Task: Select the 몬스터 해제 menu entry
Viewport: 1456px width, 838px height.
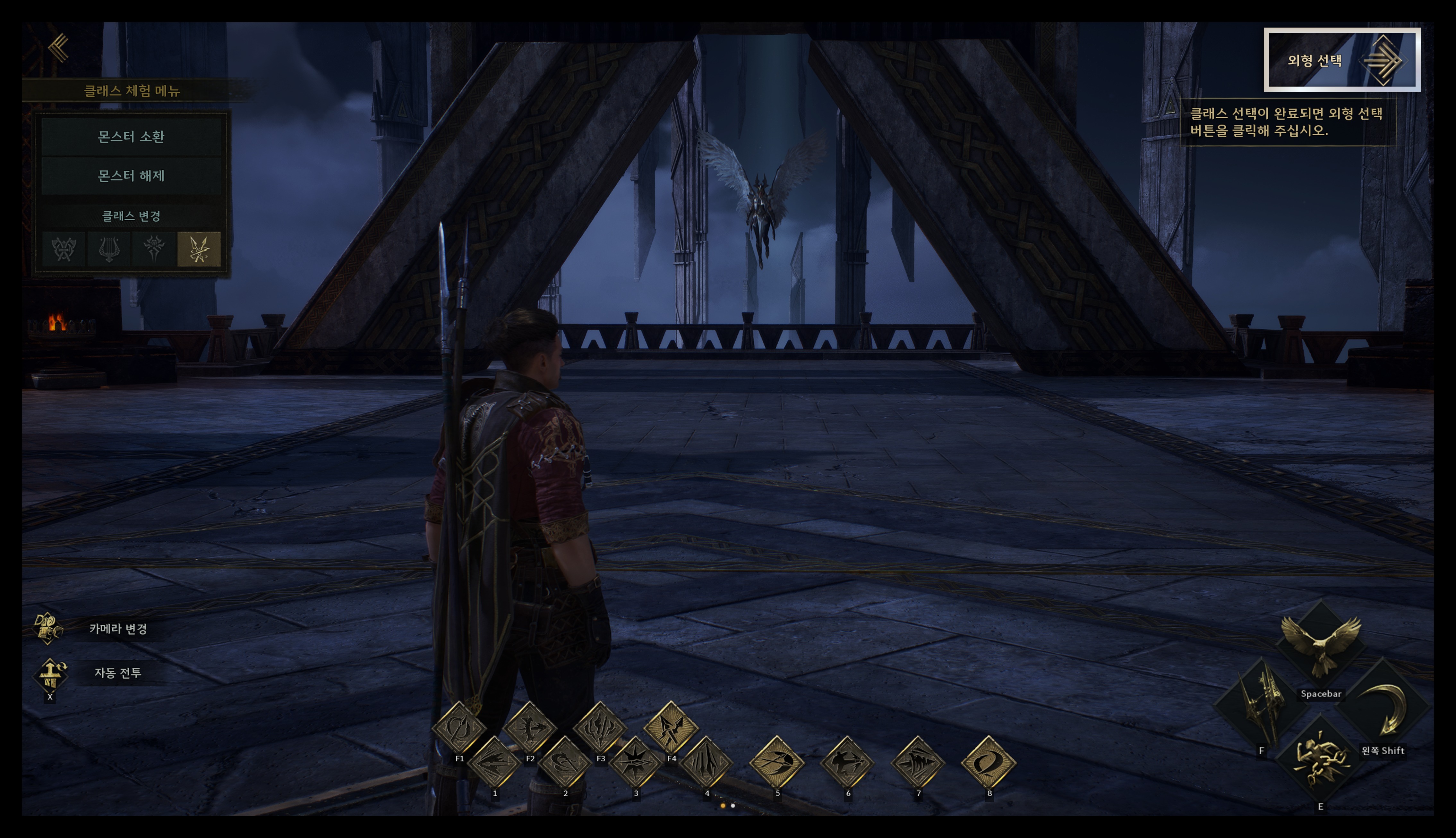Action: pyautogui.click(x=131, y=175)
